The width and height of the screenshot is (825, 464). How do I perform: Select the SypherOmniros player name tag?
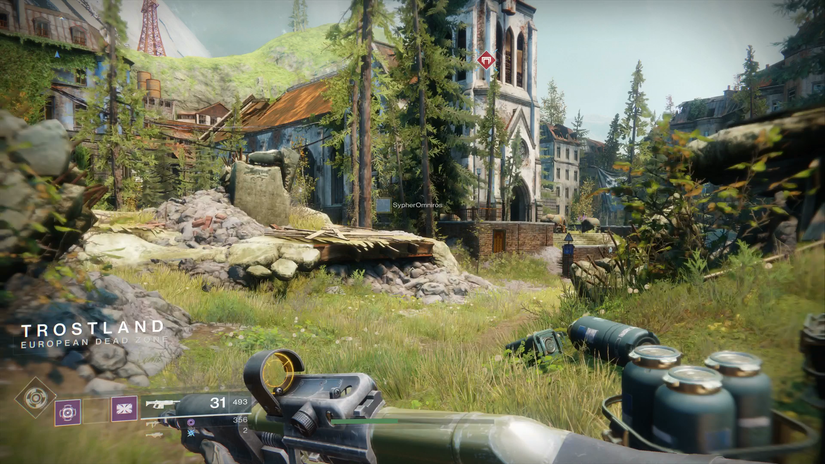point(417,204)
